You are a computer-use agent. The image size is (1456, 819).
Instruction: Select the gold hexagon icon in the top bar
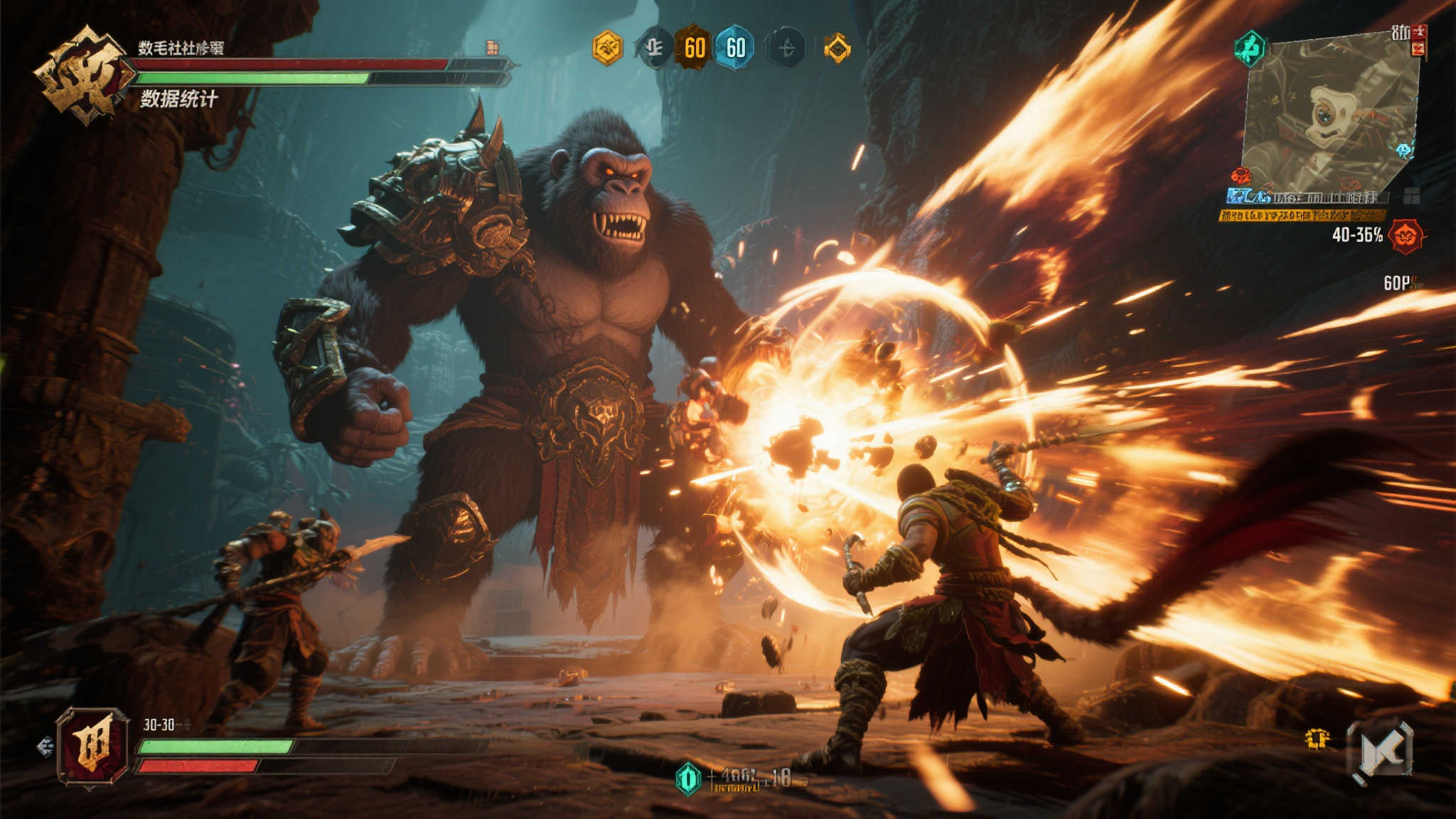coord(607,48)
